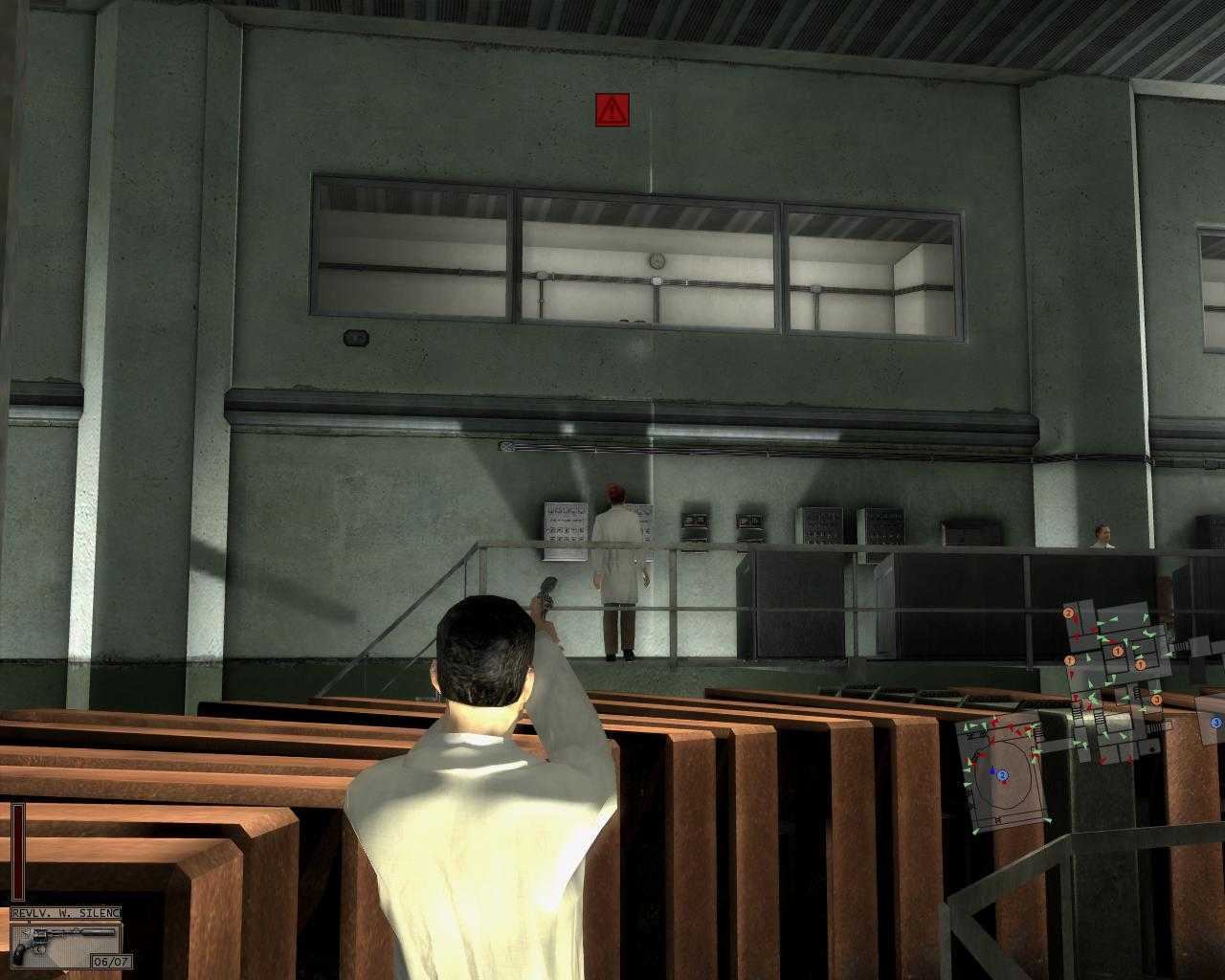Image resolution: width=1225 pixels, height=980 pixels.
Task: Click the orange marker 3 on the minimap
Action: click(x=1157, y=700)
